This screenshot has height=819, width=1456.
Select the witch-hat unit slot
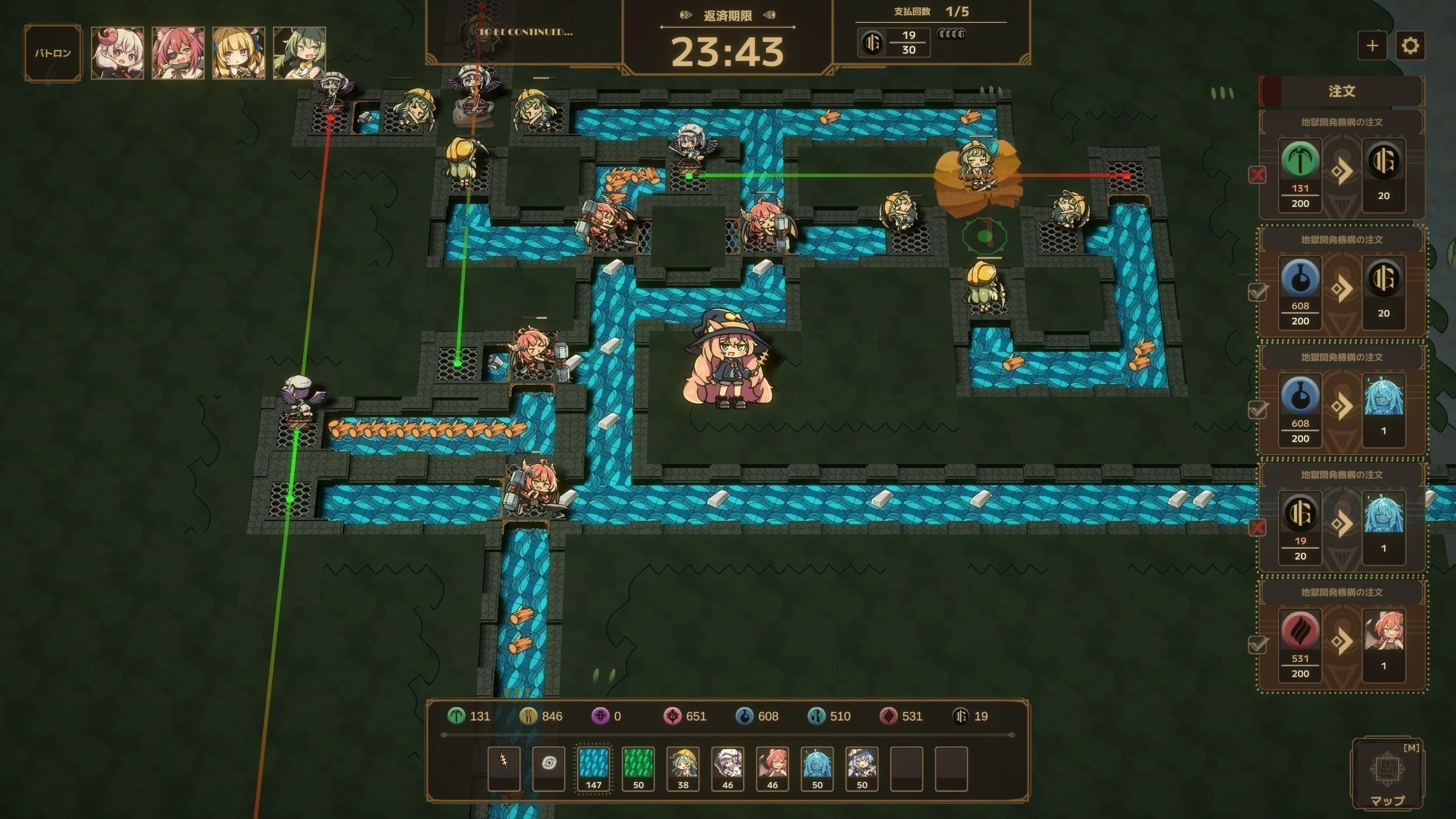point(861,768)
